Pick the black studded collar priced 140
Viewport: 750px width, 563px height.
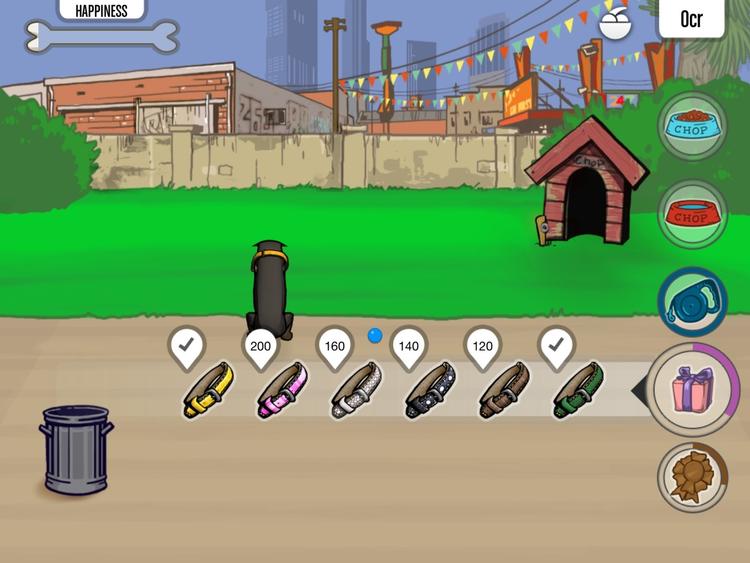pos(430,391)
